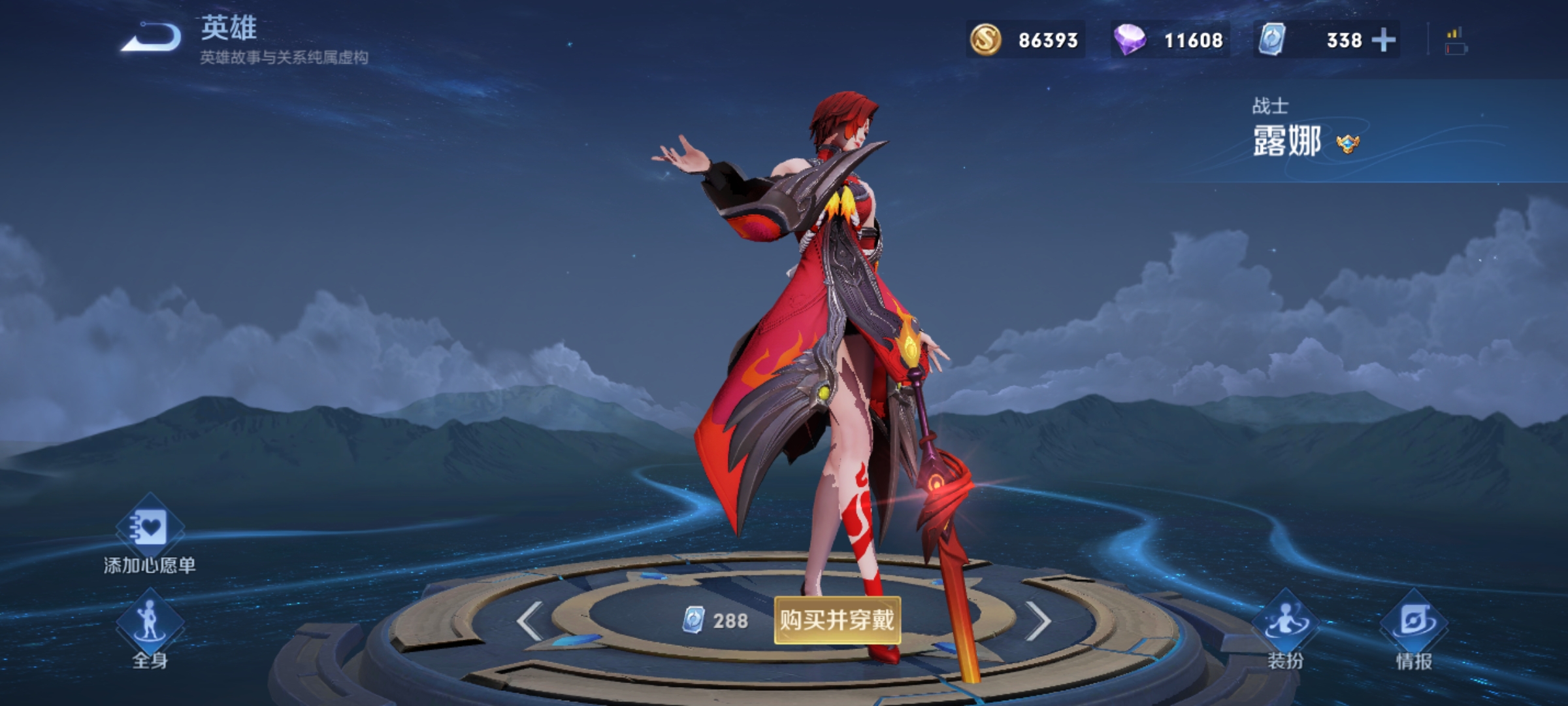Tap the purple diamond currency icon
The height and width of the screenshot is (706, 1568).
pyautogui.click(x=1130, y=40)
